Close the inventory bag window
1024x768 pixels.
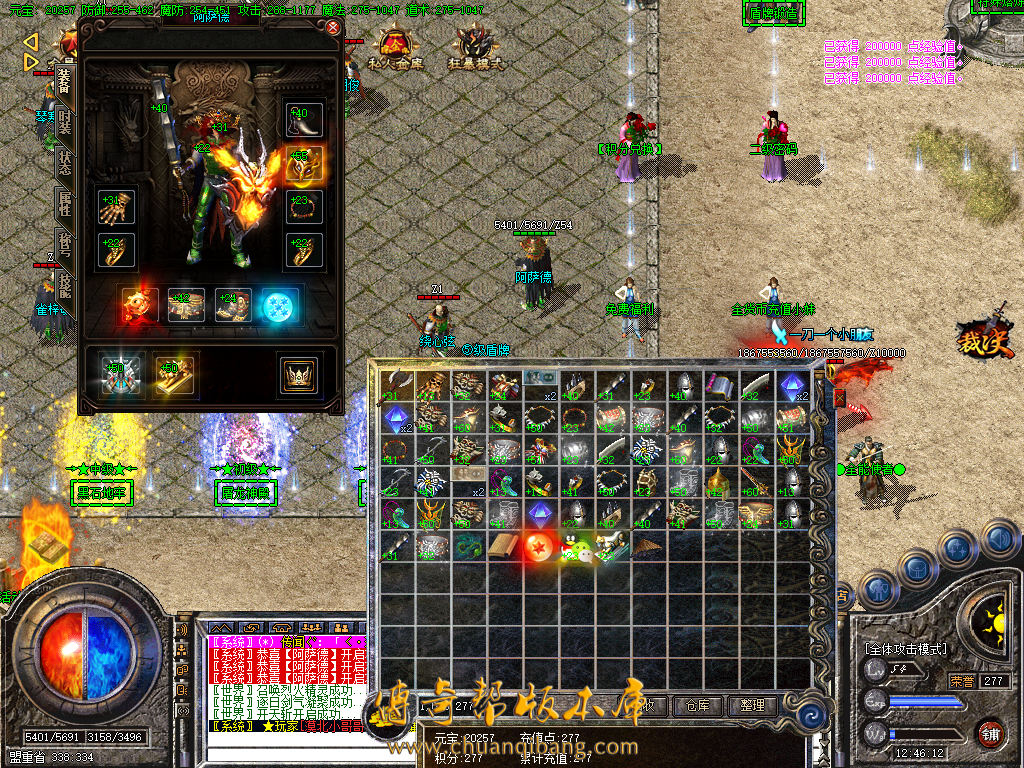pyautogui.click(x=840, y=398)
